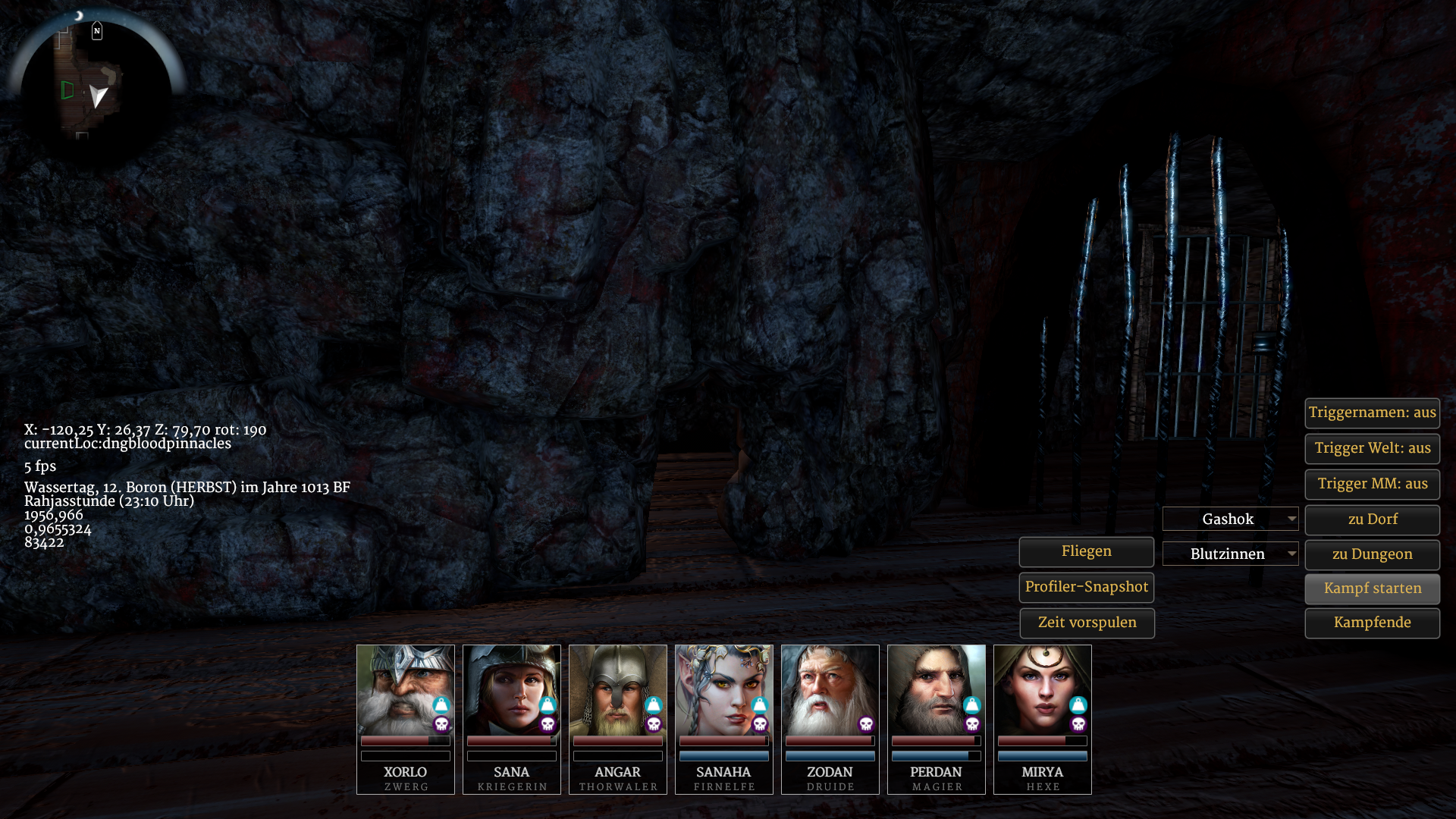Pick Sanaha the Firnelfe portrait
1456x819 pixels.
pyautogui.click(x=723, y=690)
